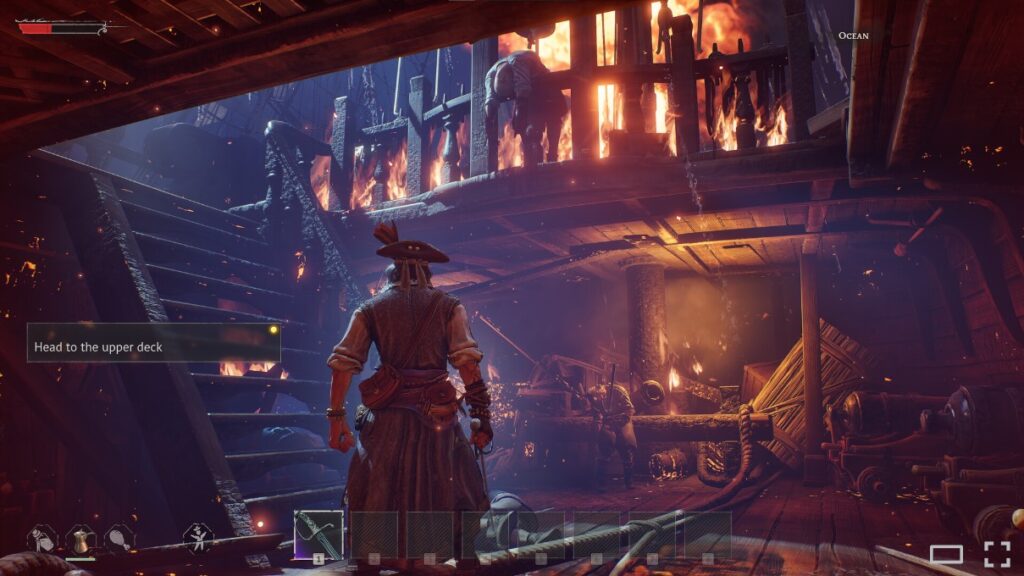This screenshot has height=576, width=1024.
Task: Toggle fullscreen with the corner-brackets button
Action: click(997, 555)
